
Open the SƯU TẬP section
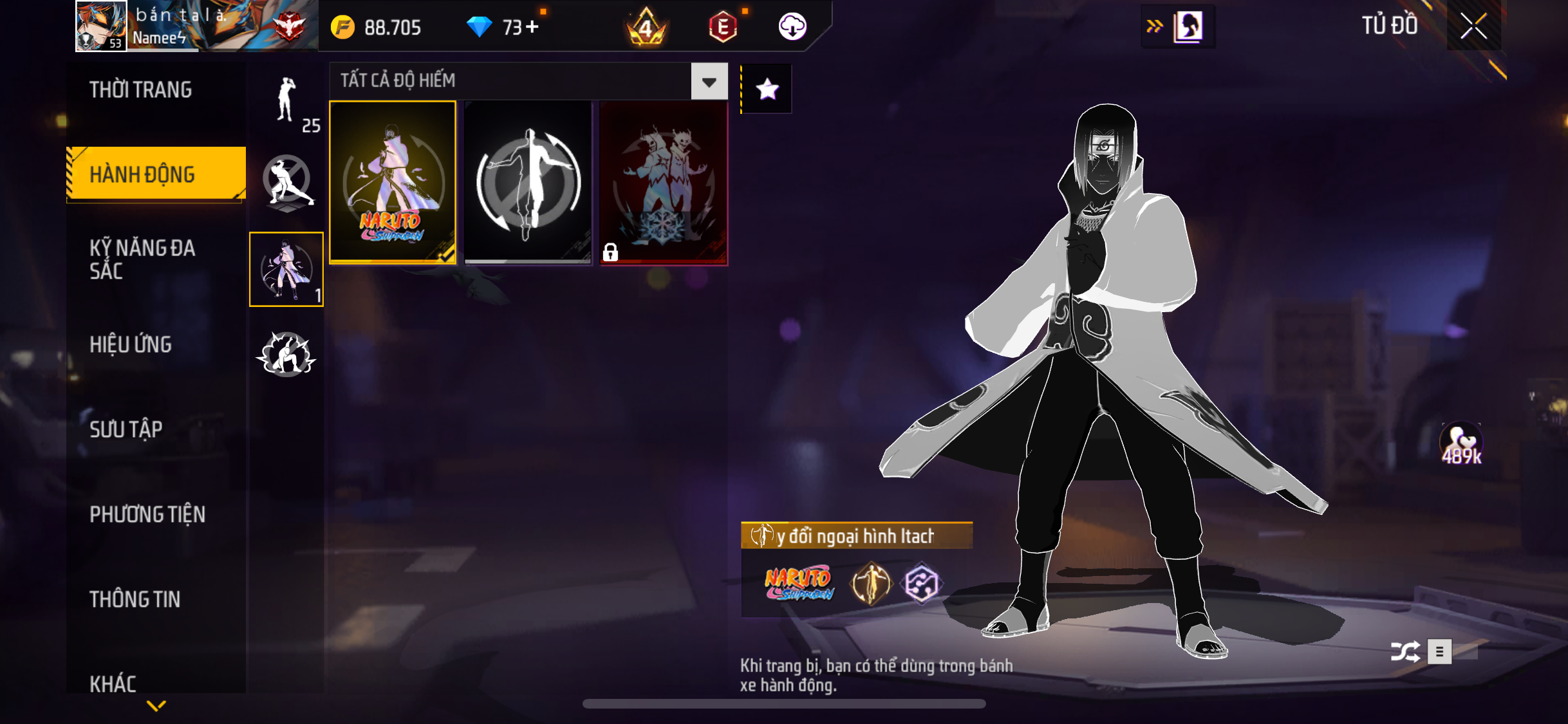tap(126, 429)
